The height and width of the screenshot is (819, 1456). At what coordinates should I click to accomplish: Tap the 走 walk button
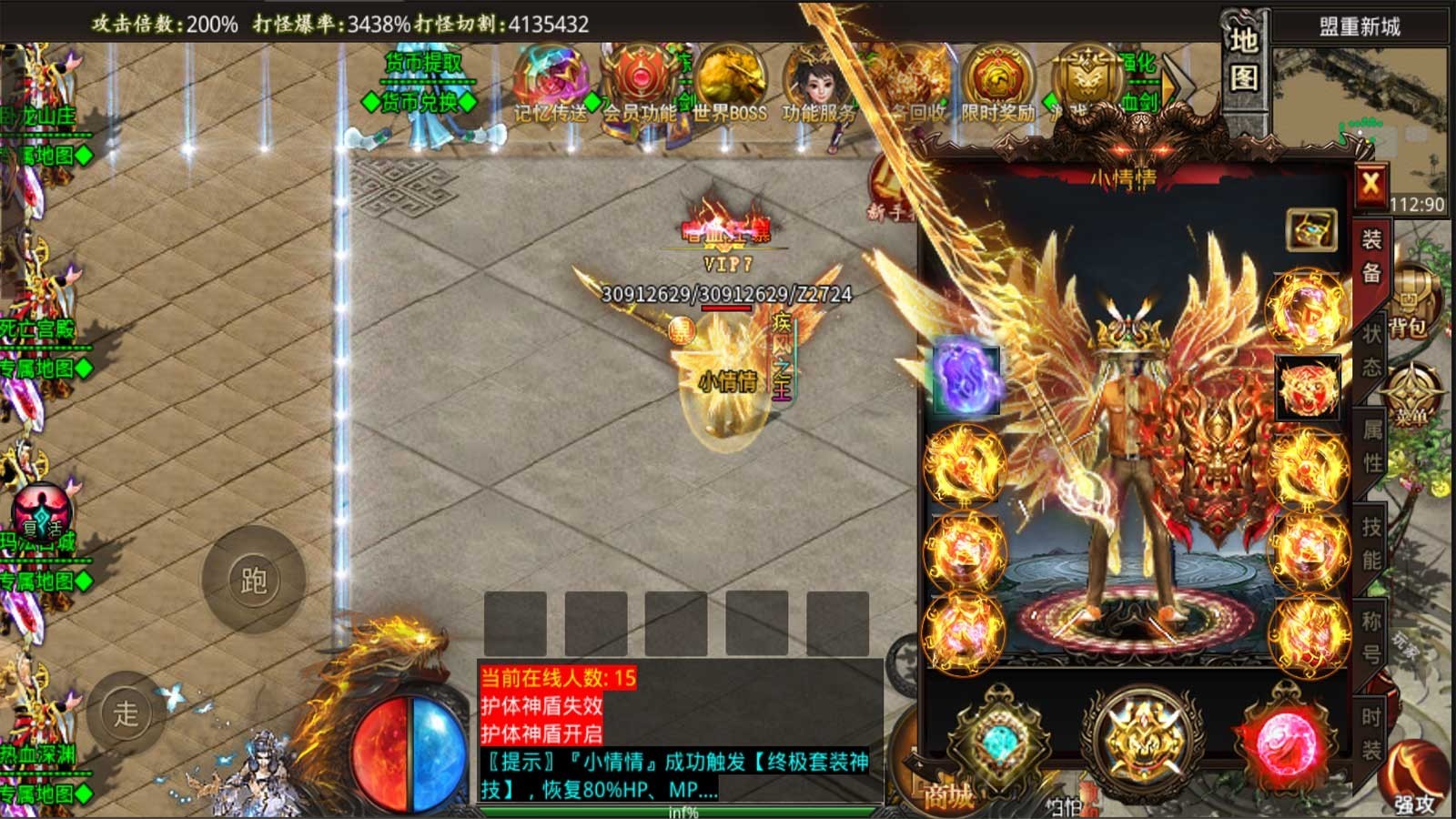pos(126,713)
